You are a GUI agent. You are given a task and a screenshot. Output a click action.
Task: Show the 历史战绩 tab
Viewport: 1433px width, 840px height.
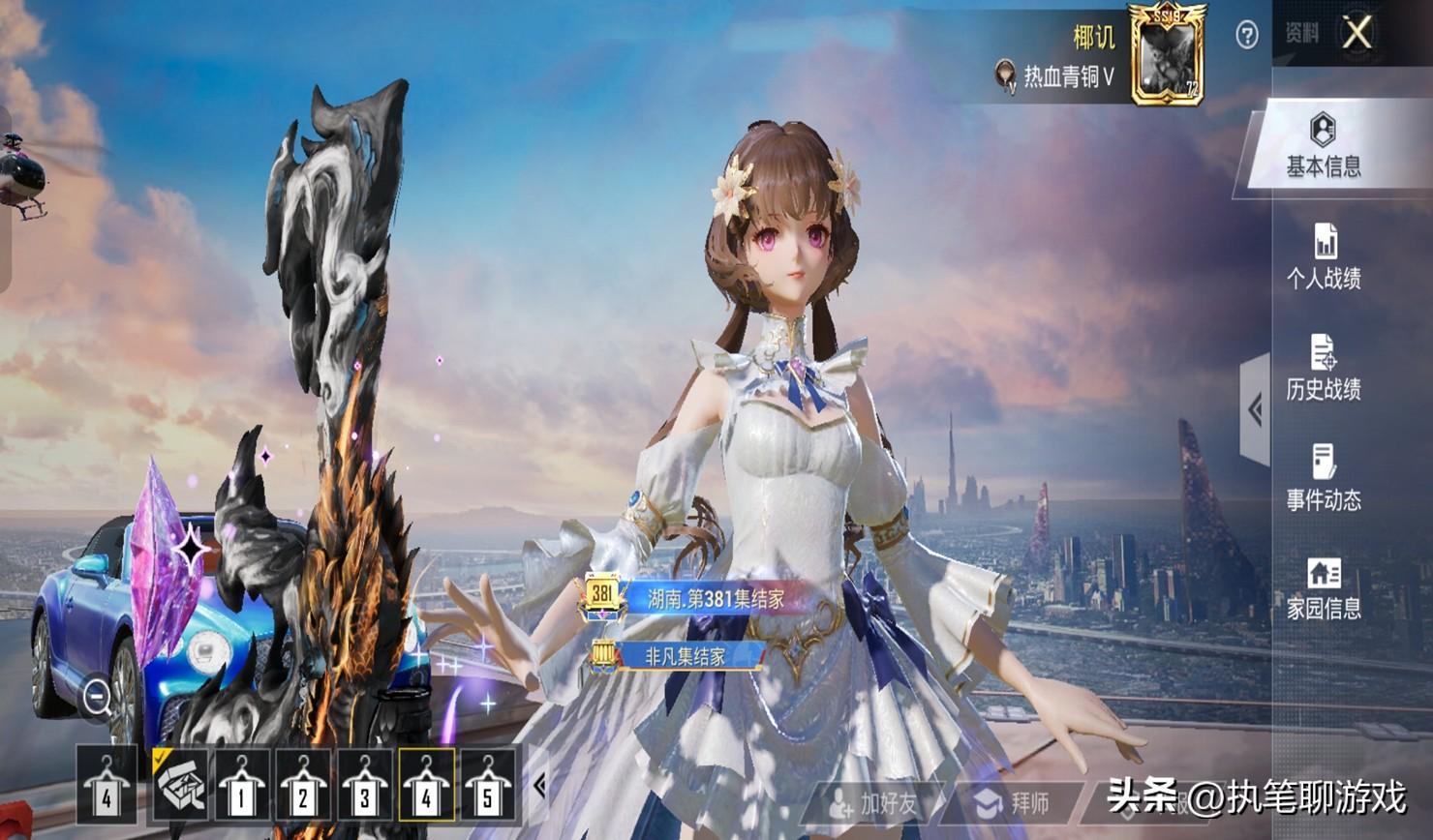[x=1324, y=368]
